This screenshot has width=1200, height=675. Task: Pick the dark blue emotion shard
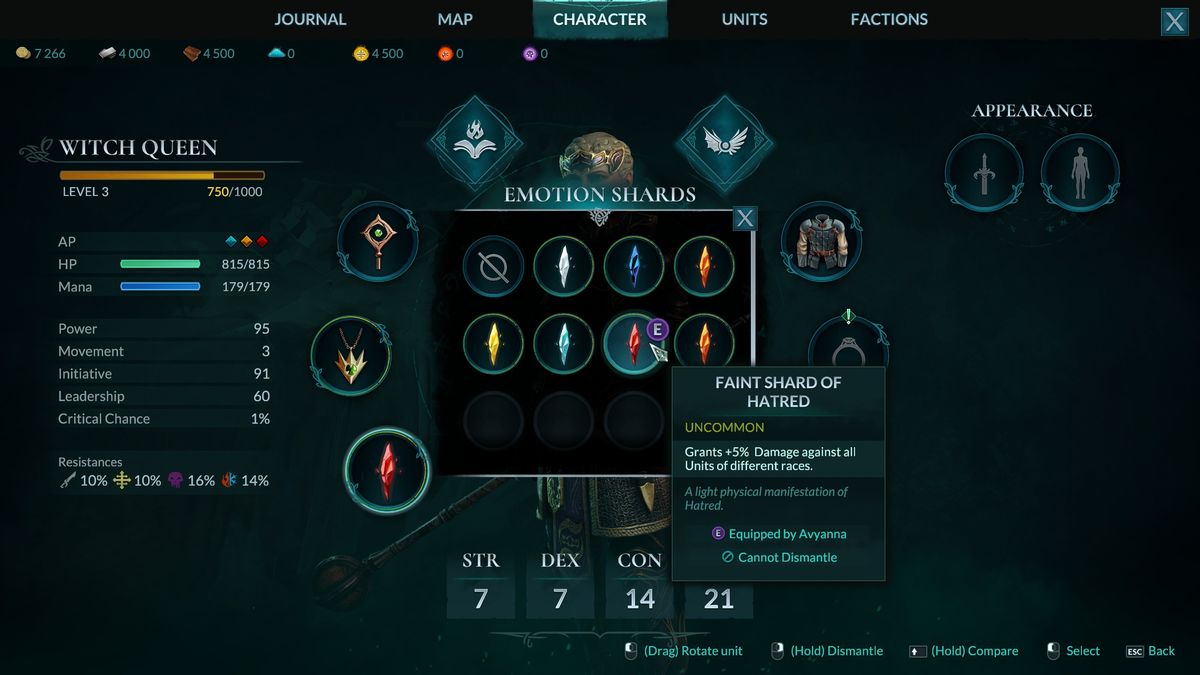tap(634, 267)
